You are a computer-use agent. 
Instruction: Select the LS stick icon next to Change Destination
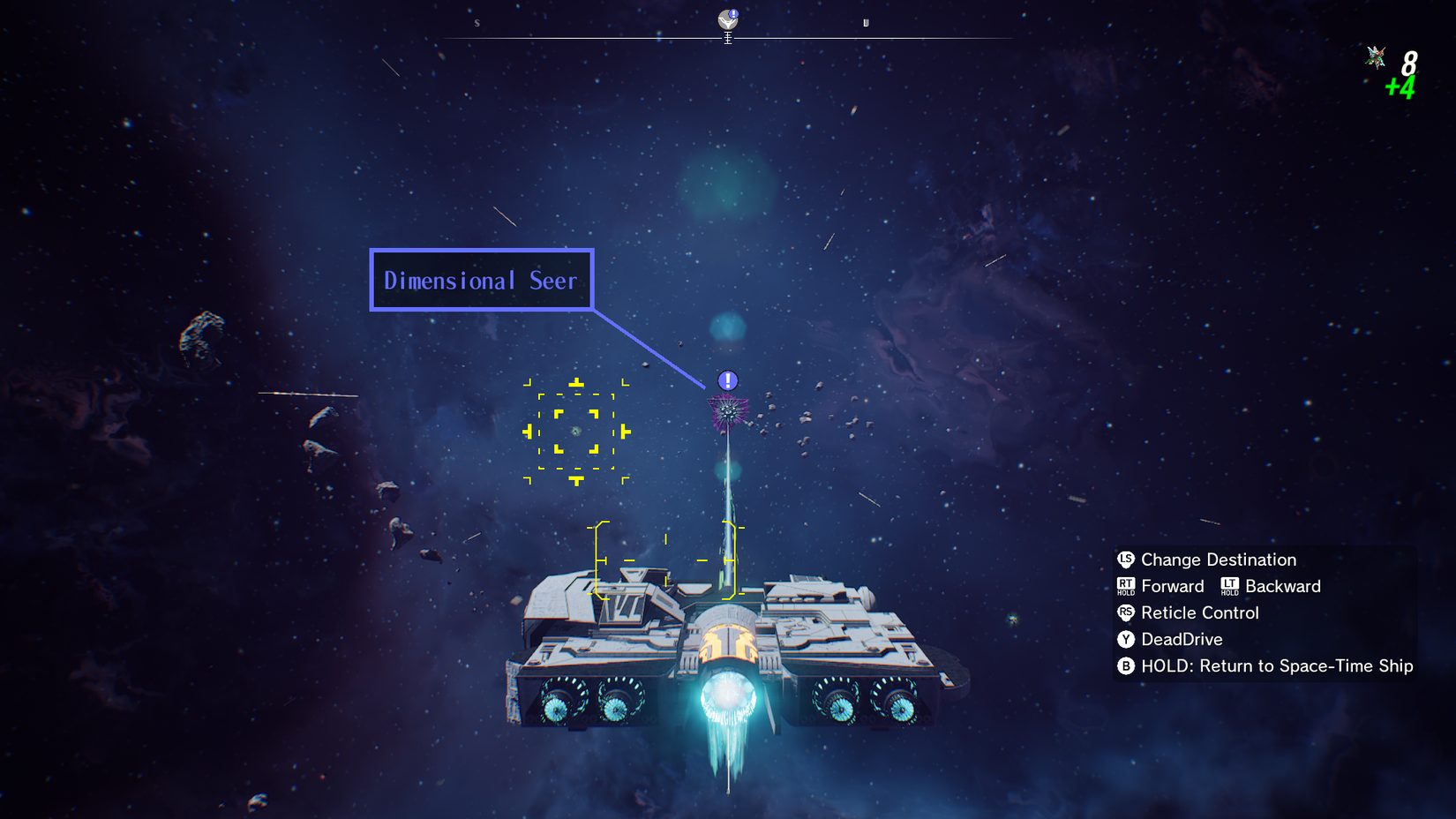point(1124,560)
